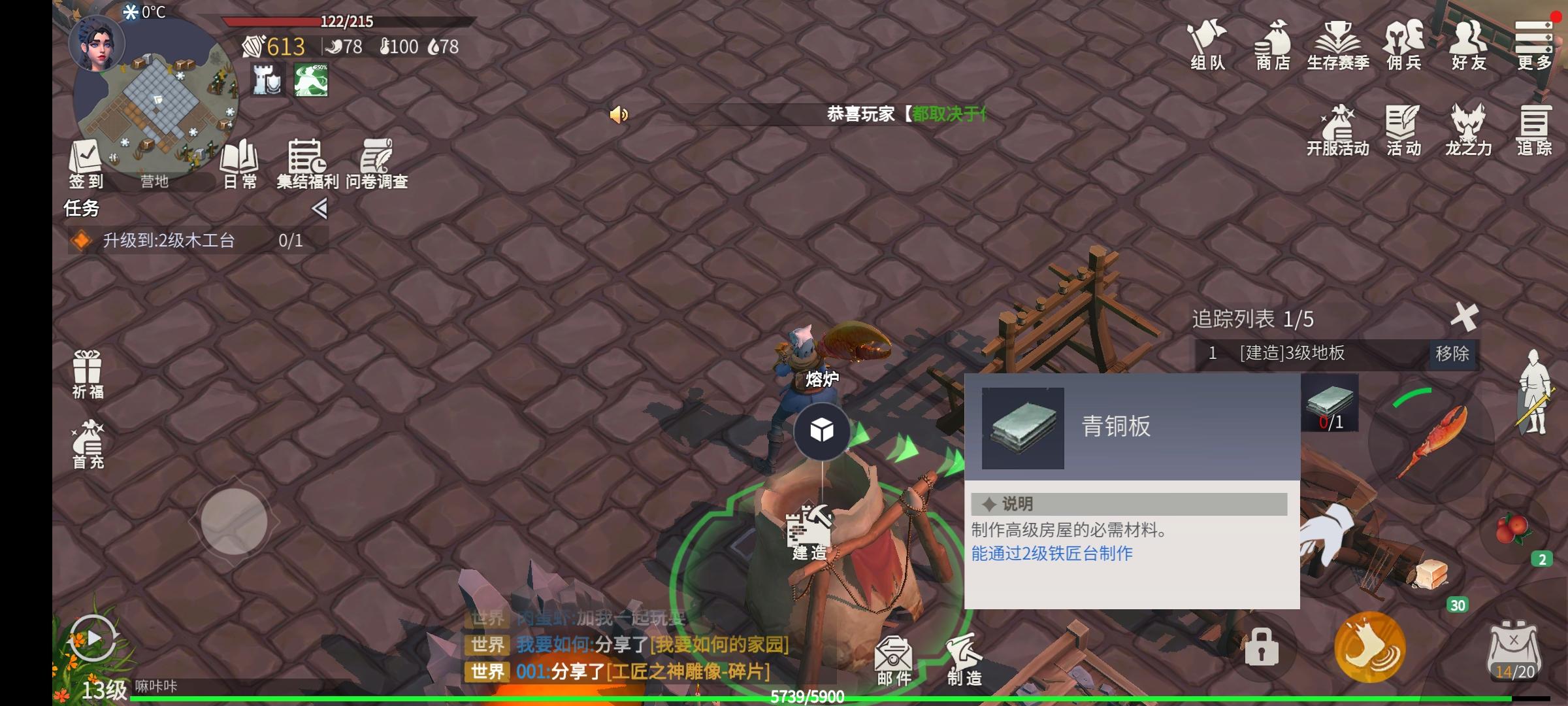1568x706 pixels.
Task: Collapse the task panel with the left arrow
Action: coord(319,208)
